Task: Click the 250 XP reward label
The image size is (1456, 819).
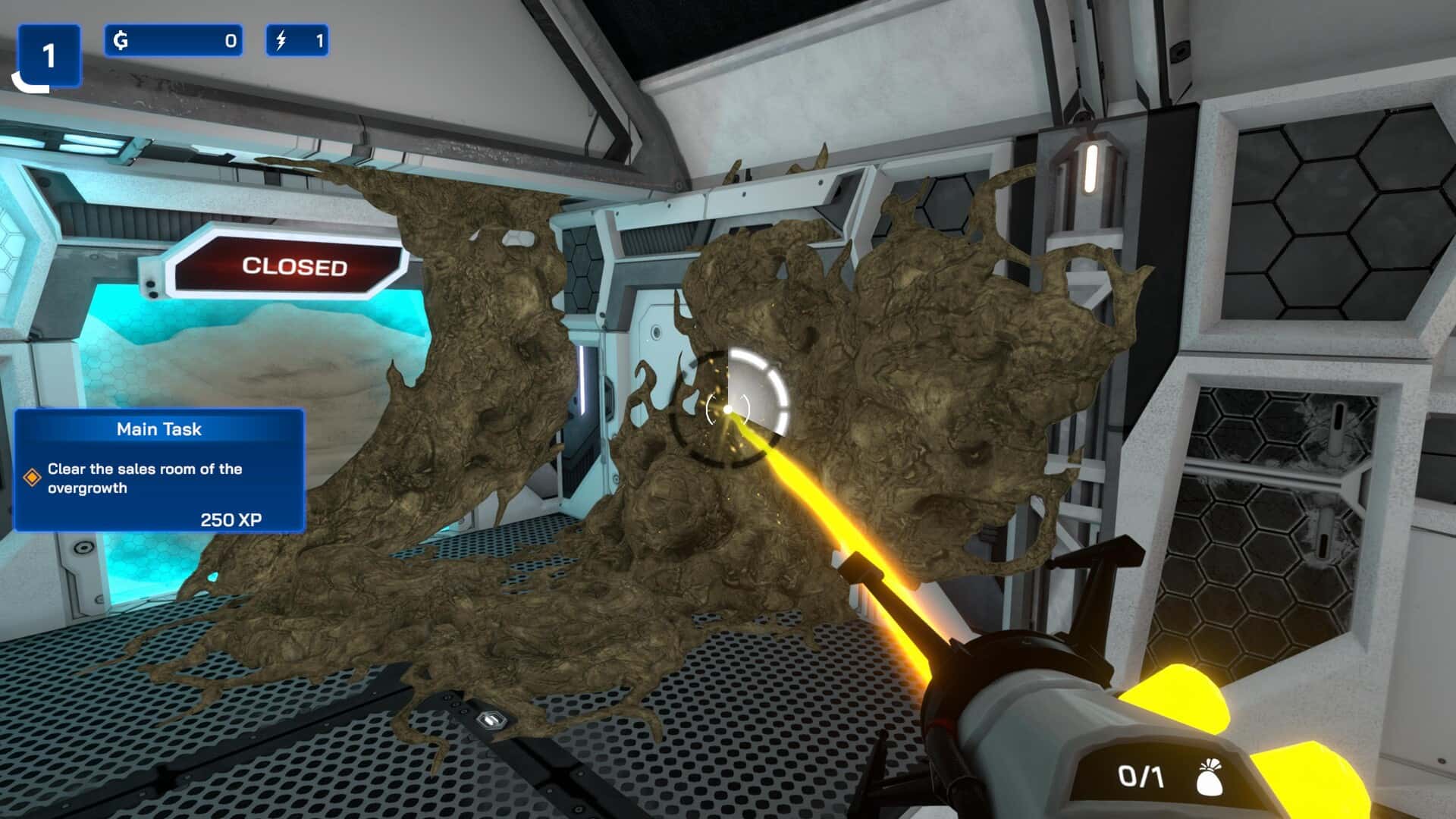Action: click(x=231, y=520)
